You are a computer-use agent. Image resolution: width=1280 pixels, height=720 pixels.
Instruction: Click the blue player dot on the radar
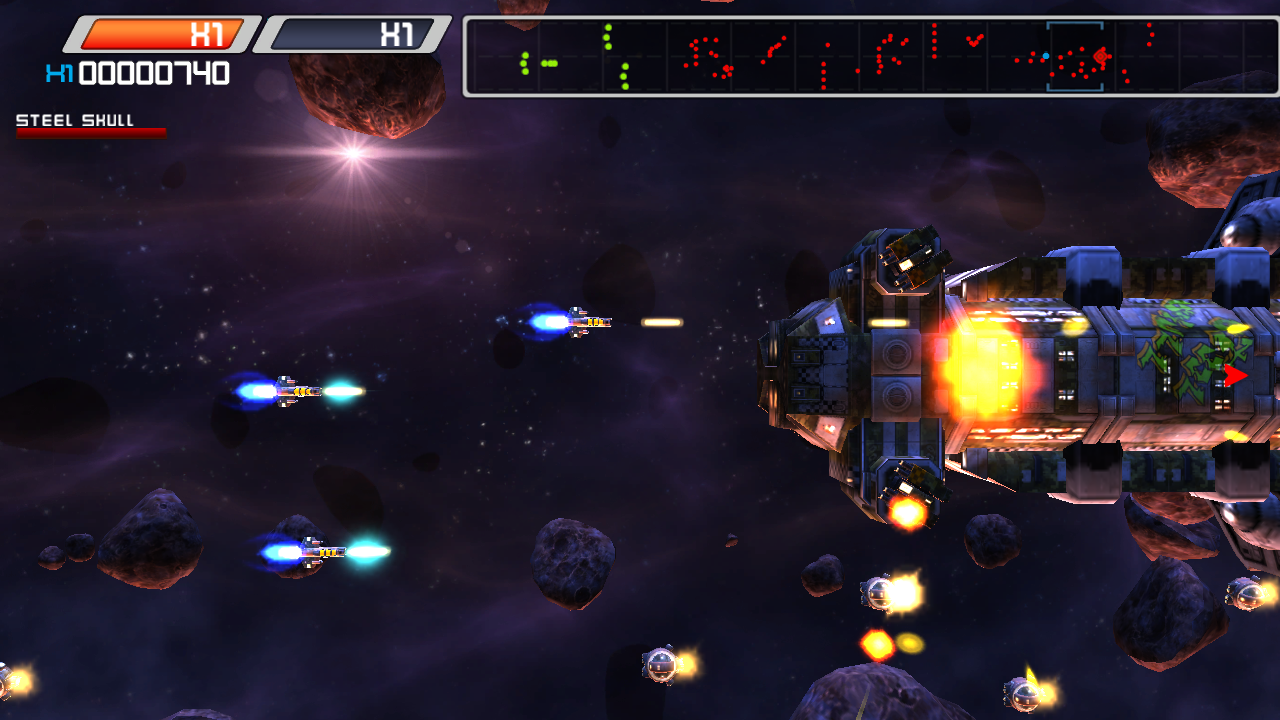(x=1046, y=56)
